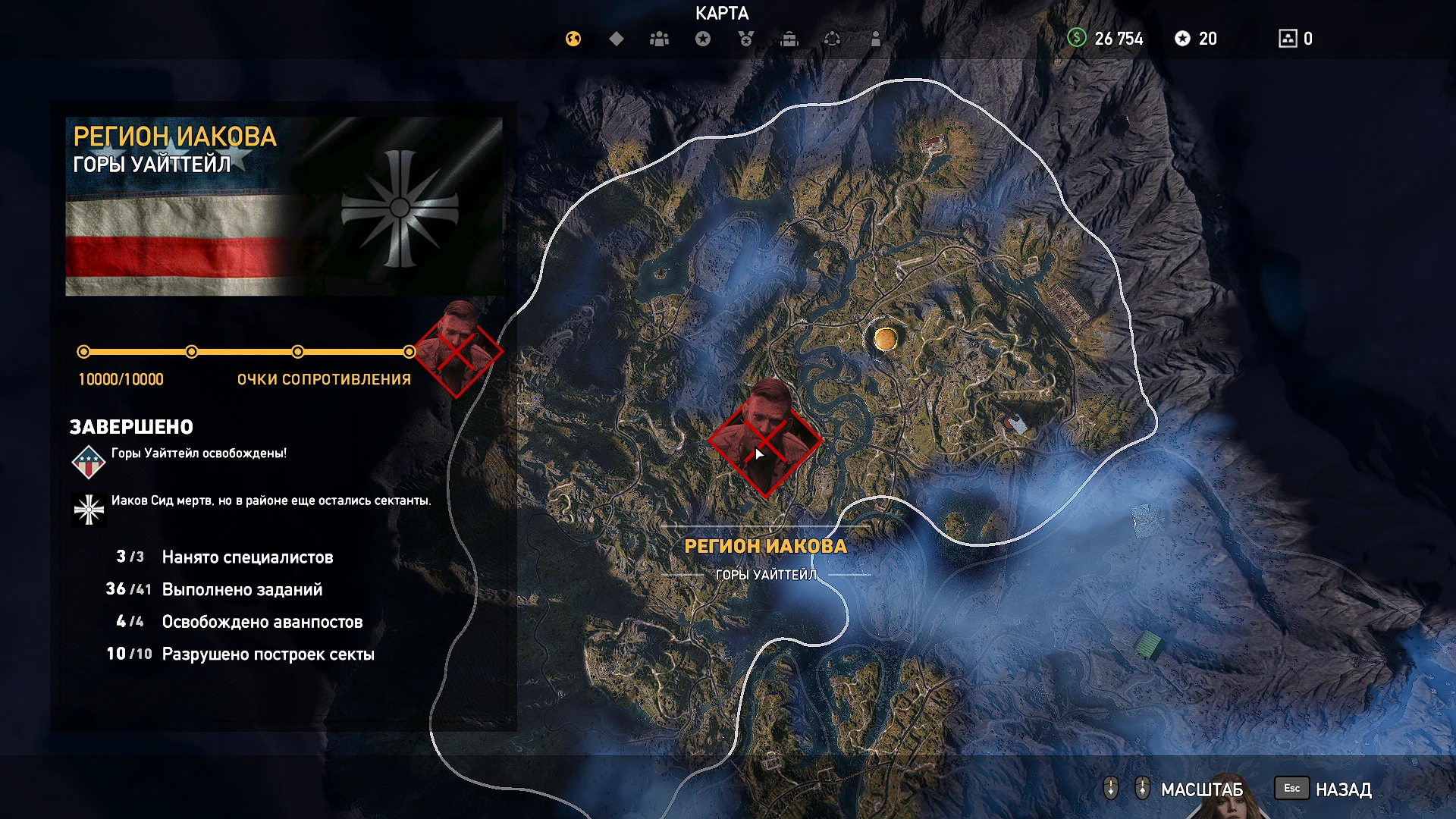Open the challenges star icon
The width and height of the screenshot is (1456, 819).
[x=704, y=39]
